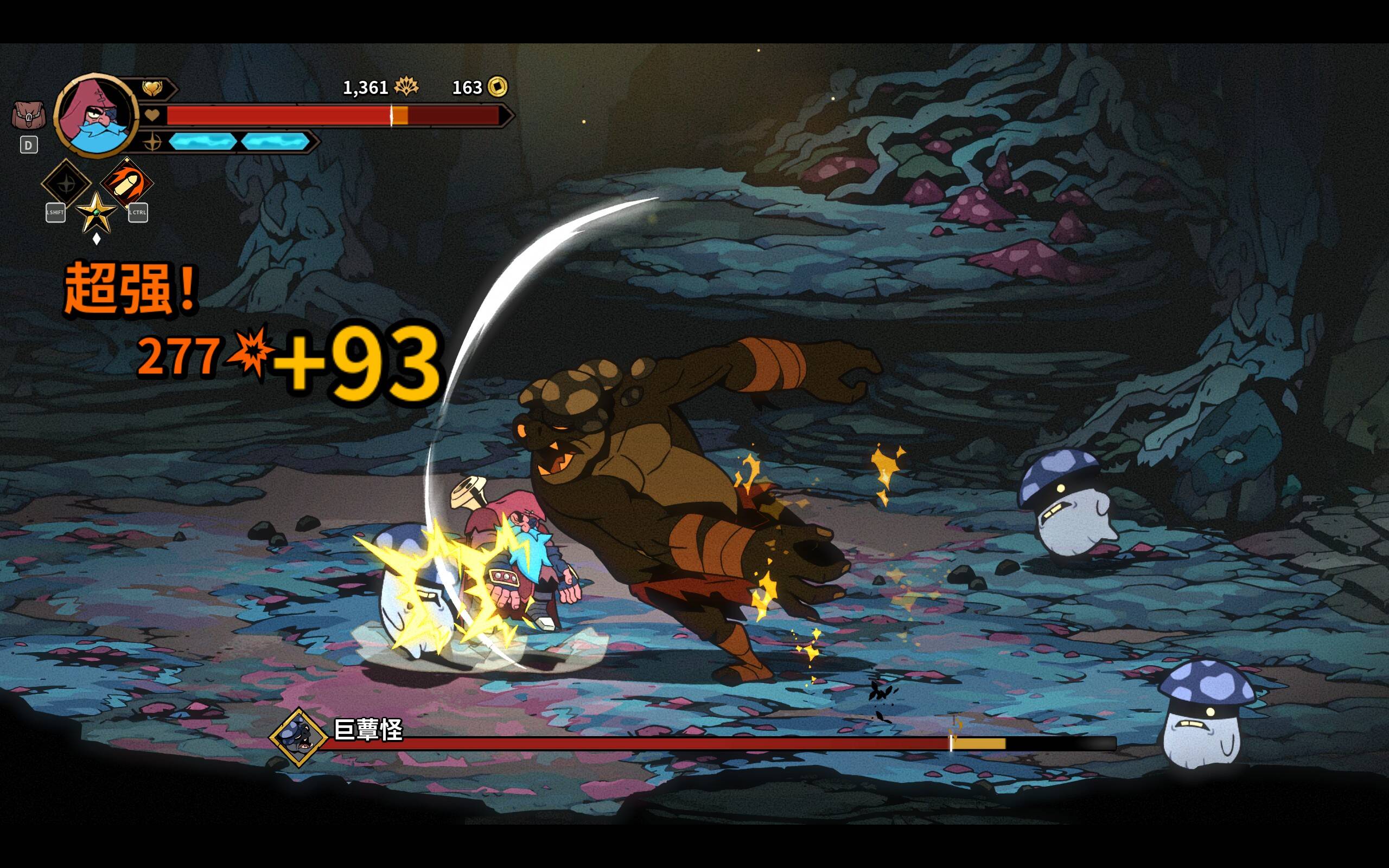The height and width of the screenshot is (868, 1389).
Task: Click the golden winged heart icon
Action: click(152, 88)
